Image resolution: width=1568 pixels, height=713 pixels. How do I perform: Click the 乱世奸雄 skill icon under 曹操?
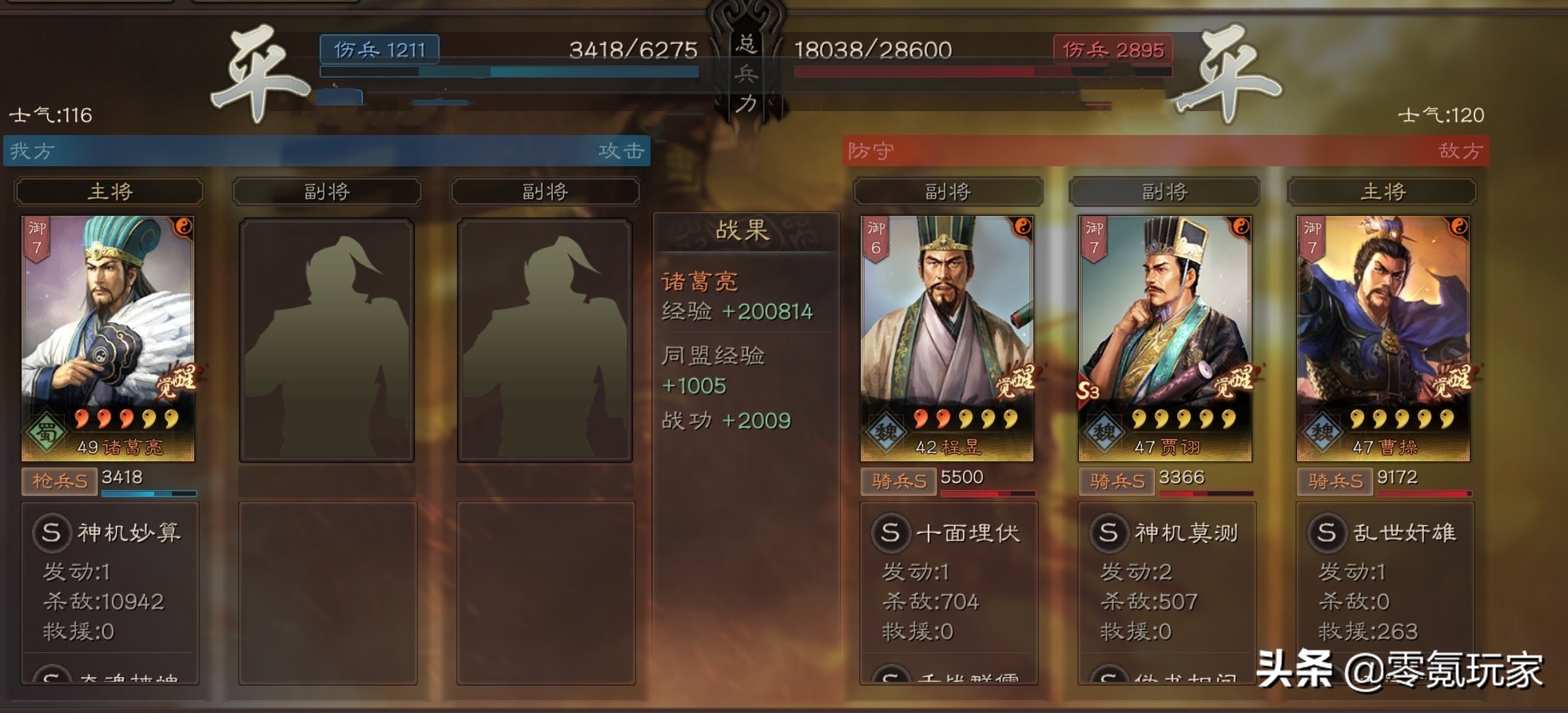coord(1327,532)
